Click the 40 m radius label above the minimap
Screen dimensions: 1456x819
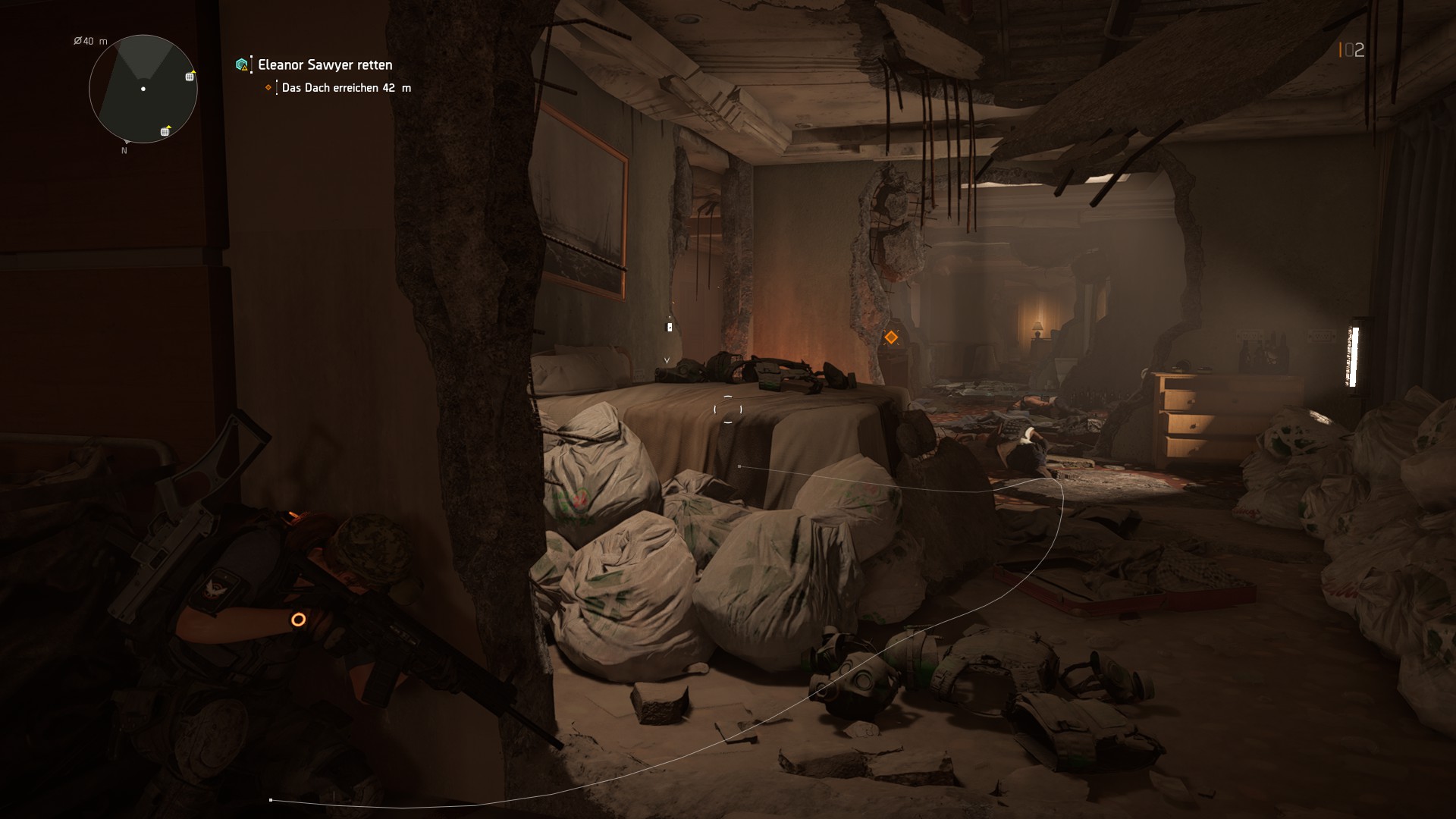click(89, 41)
